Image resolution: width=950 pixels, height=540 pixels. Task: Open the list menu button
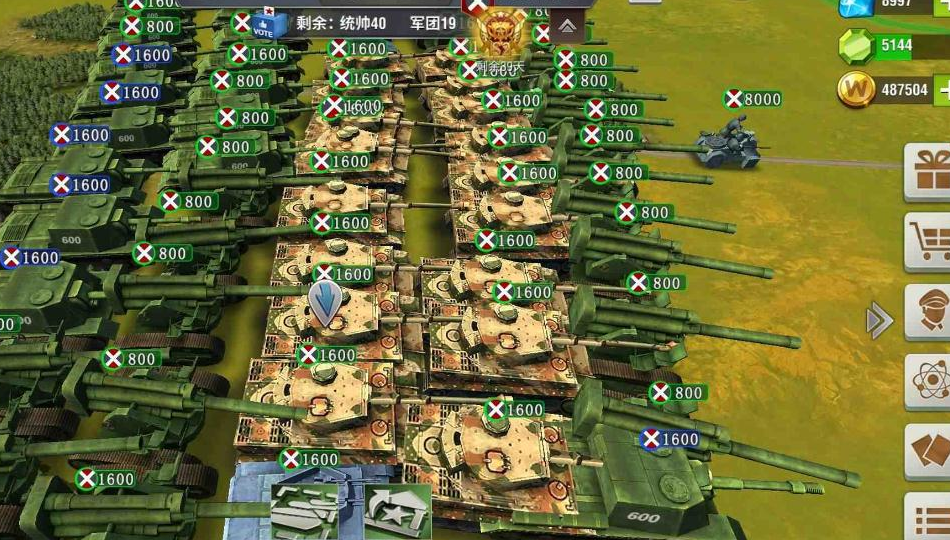click(929, 520)
